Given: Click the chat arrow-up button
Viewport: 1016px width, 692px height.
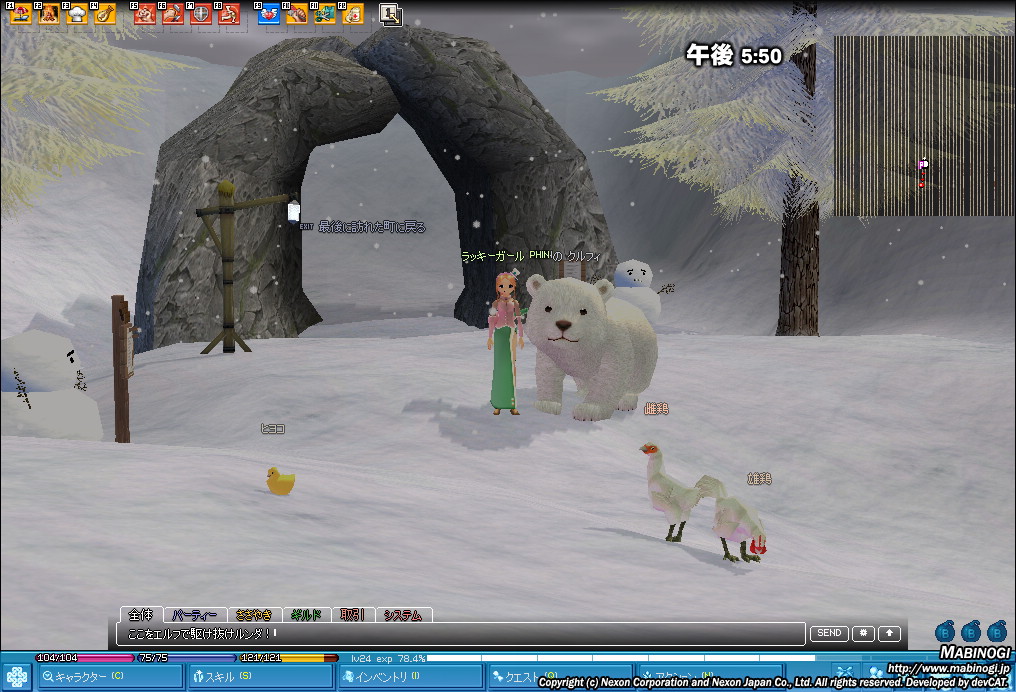Looking at the screenshot, I should tap(889, 633).
